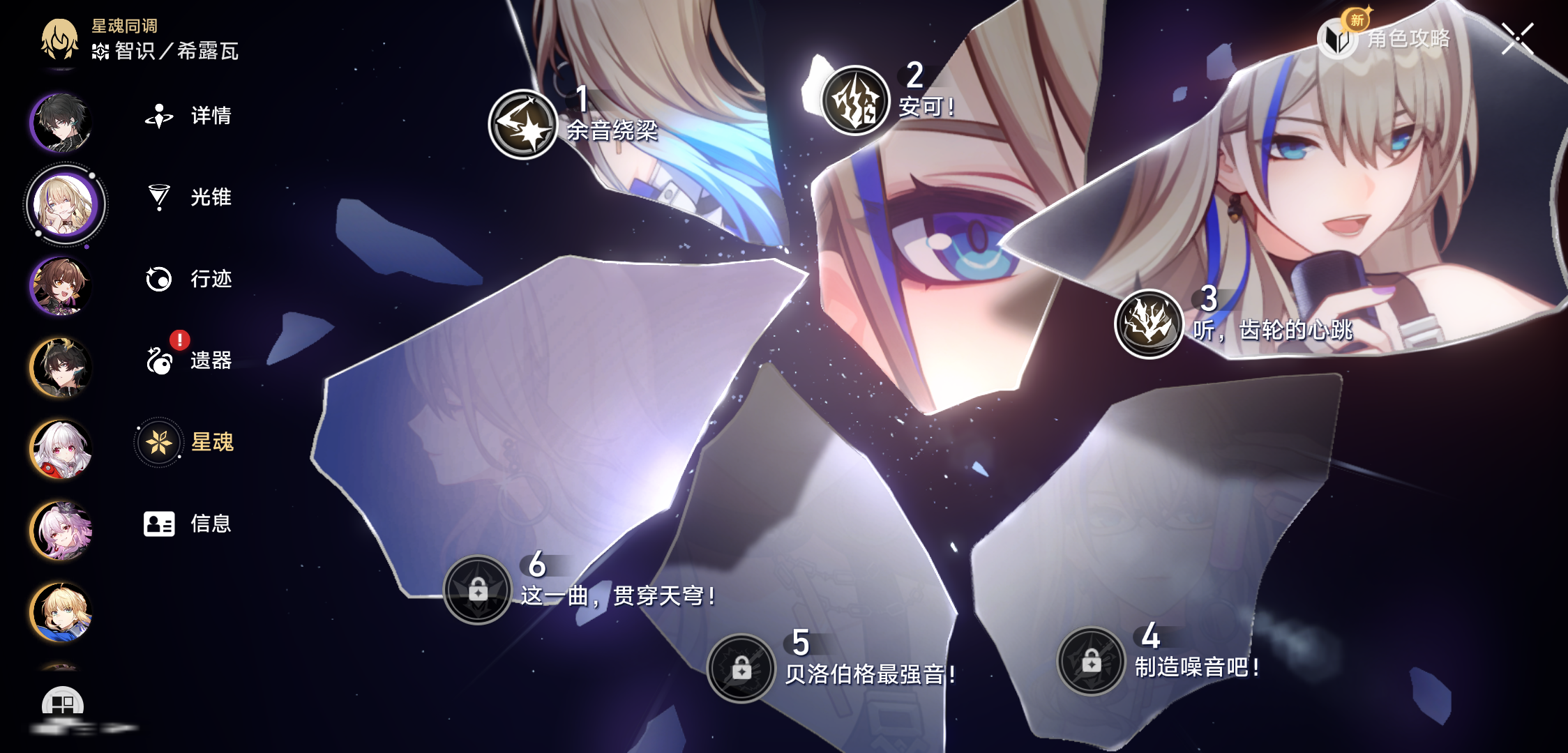Open the 行迹 traces tab
Screen dimensions: 1568x753
tap(188, 279)
